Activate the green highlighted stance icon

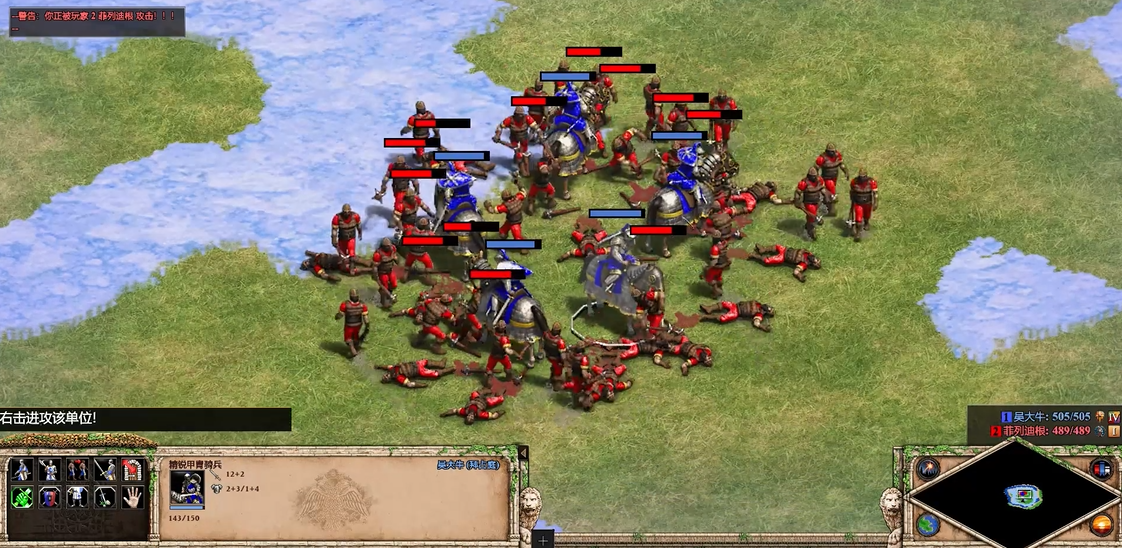pyautogui.click(x=21, y=497)
